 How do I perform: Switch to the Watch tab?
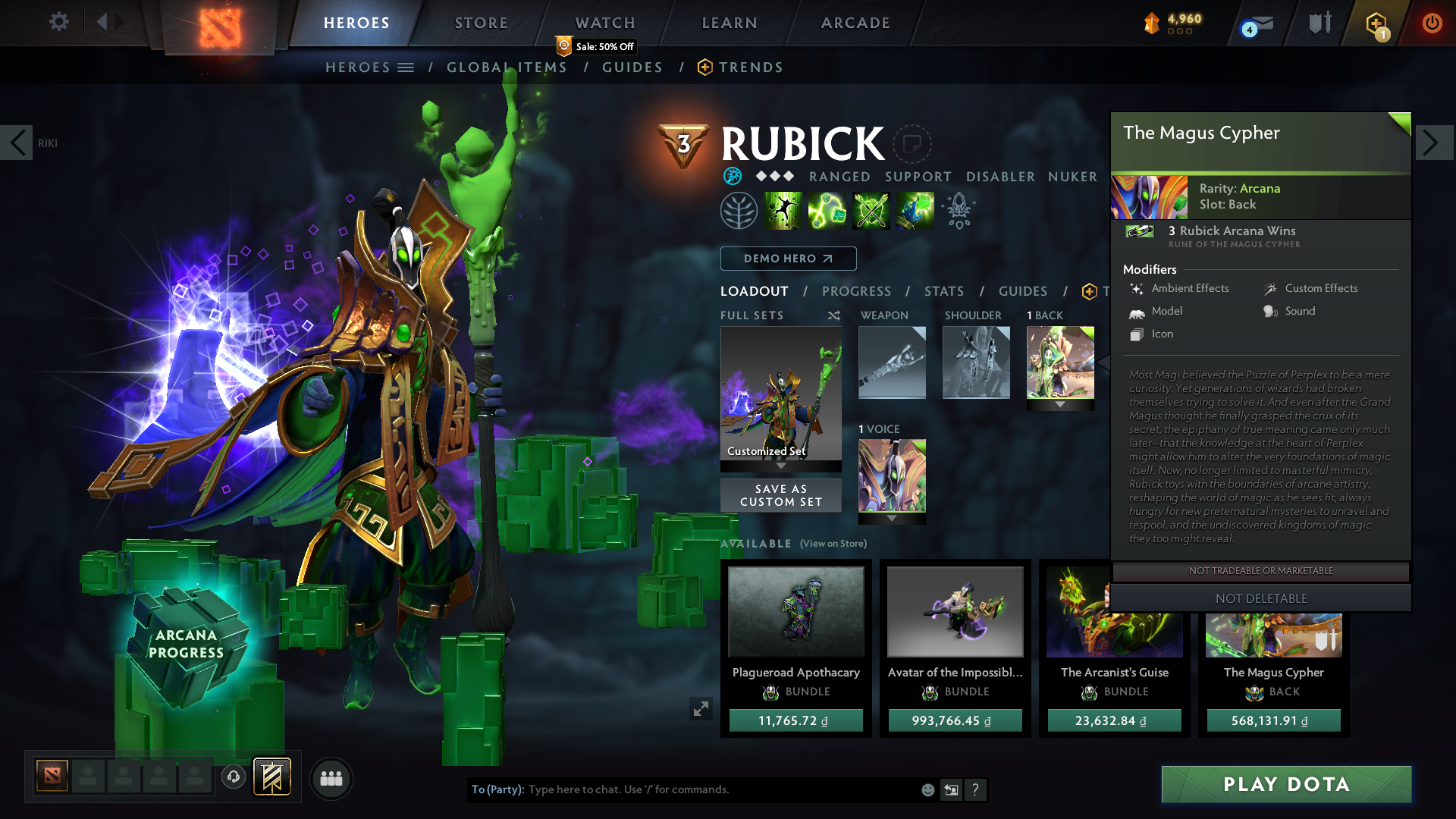point(604,22)
